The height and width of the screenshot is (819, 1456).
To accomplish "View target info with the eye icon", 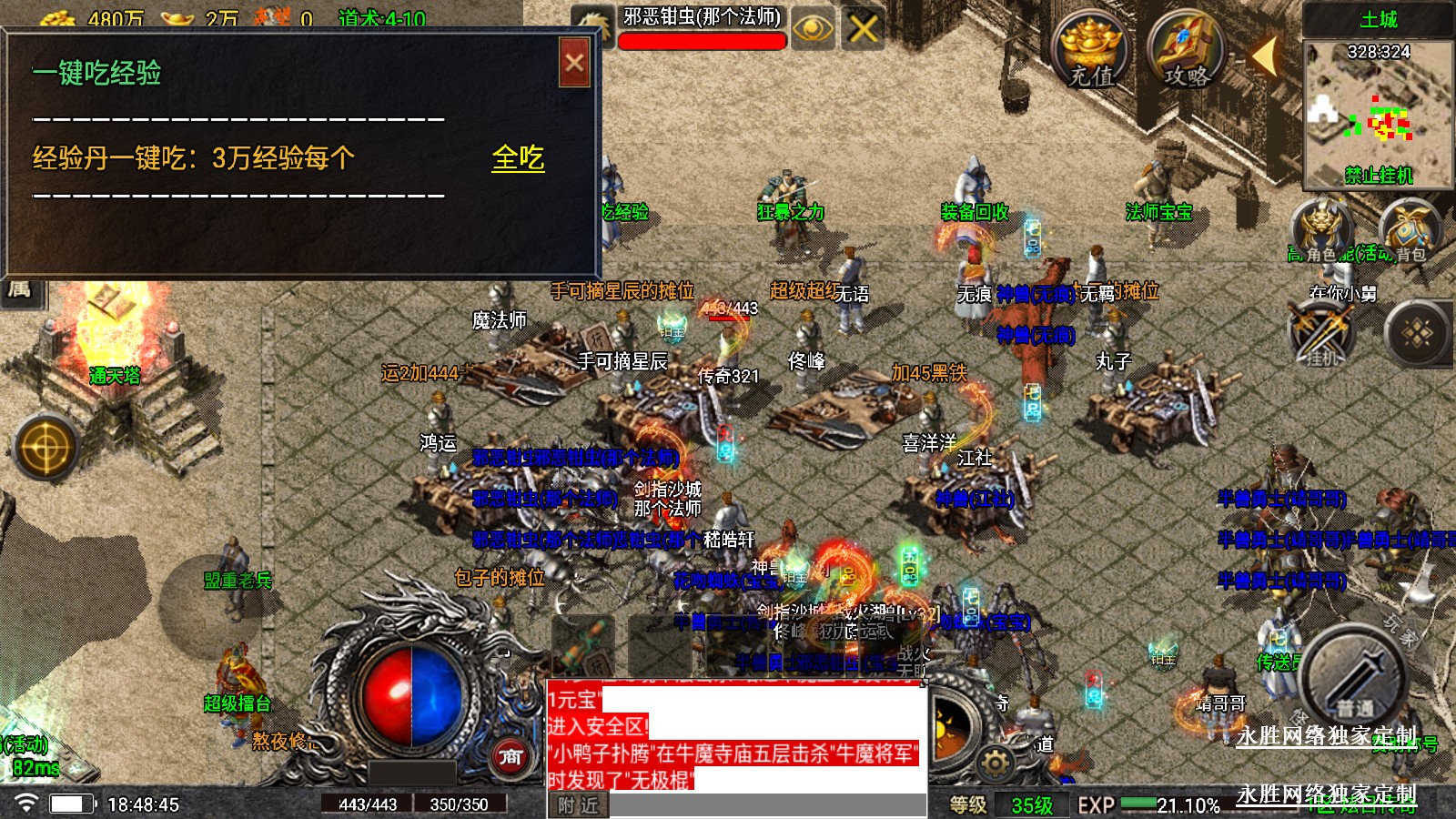I will point(813,29).
